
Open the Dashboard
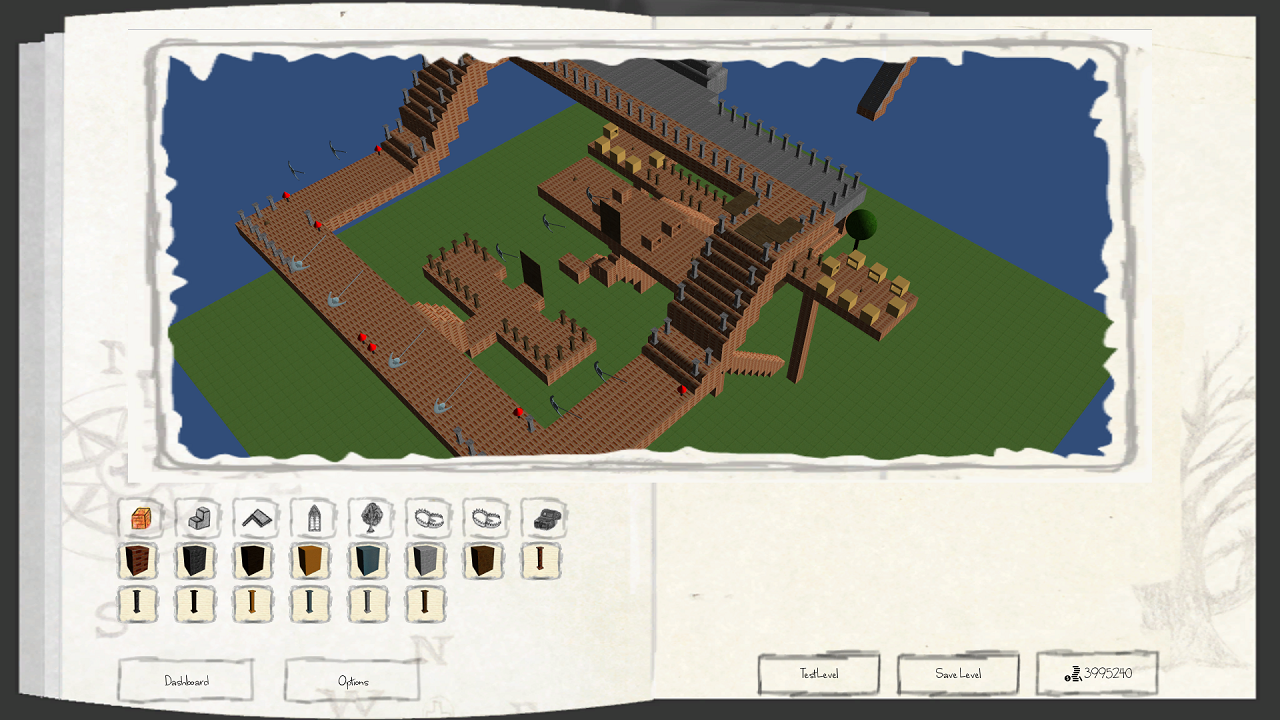point(186,681)
